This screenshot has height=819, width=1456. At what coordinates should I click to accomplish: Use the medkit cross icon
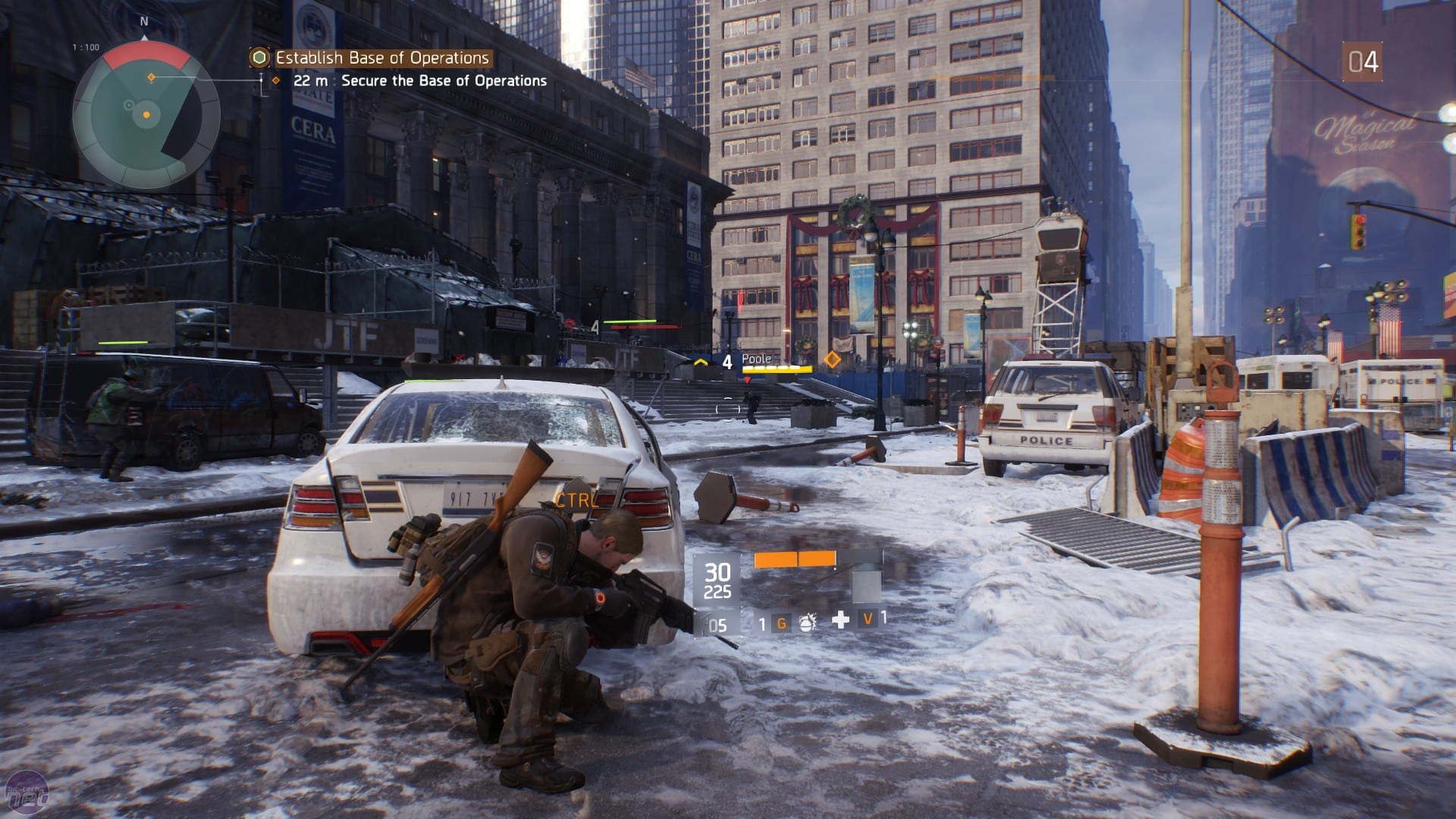[x=840, y=620]
